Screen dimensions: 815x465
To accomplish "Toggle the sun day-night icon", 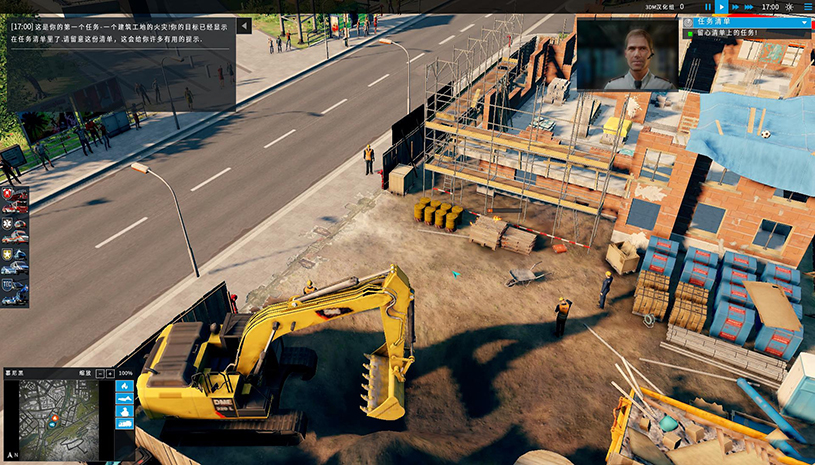I will pyautogui.click(x=788, y=7).
